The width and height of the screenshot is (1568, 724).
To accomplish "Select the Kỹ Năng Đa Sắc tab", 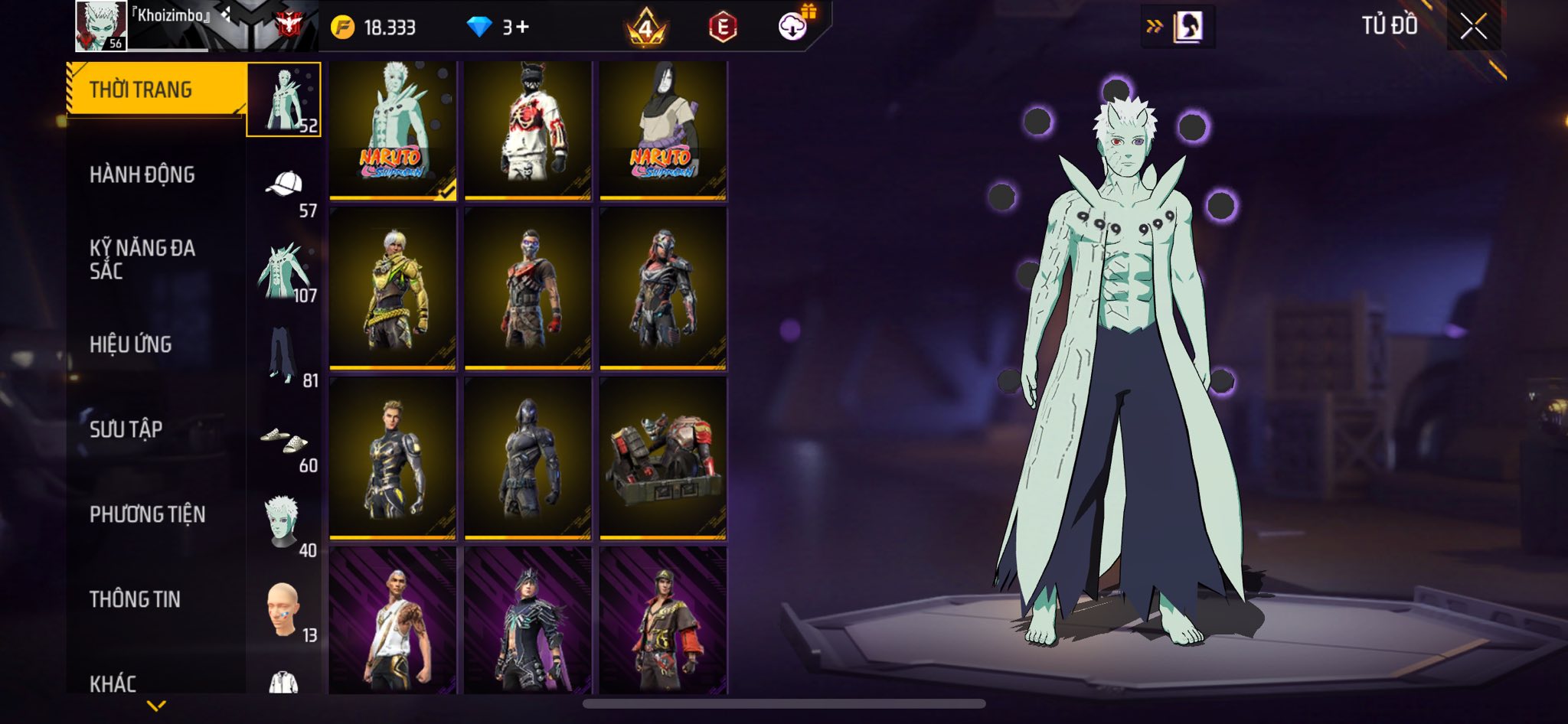I will click(142, 259).
